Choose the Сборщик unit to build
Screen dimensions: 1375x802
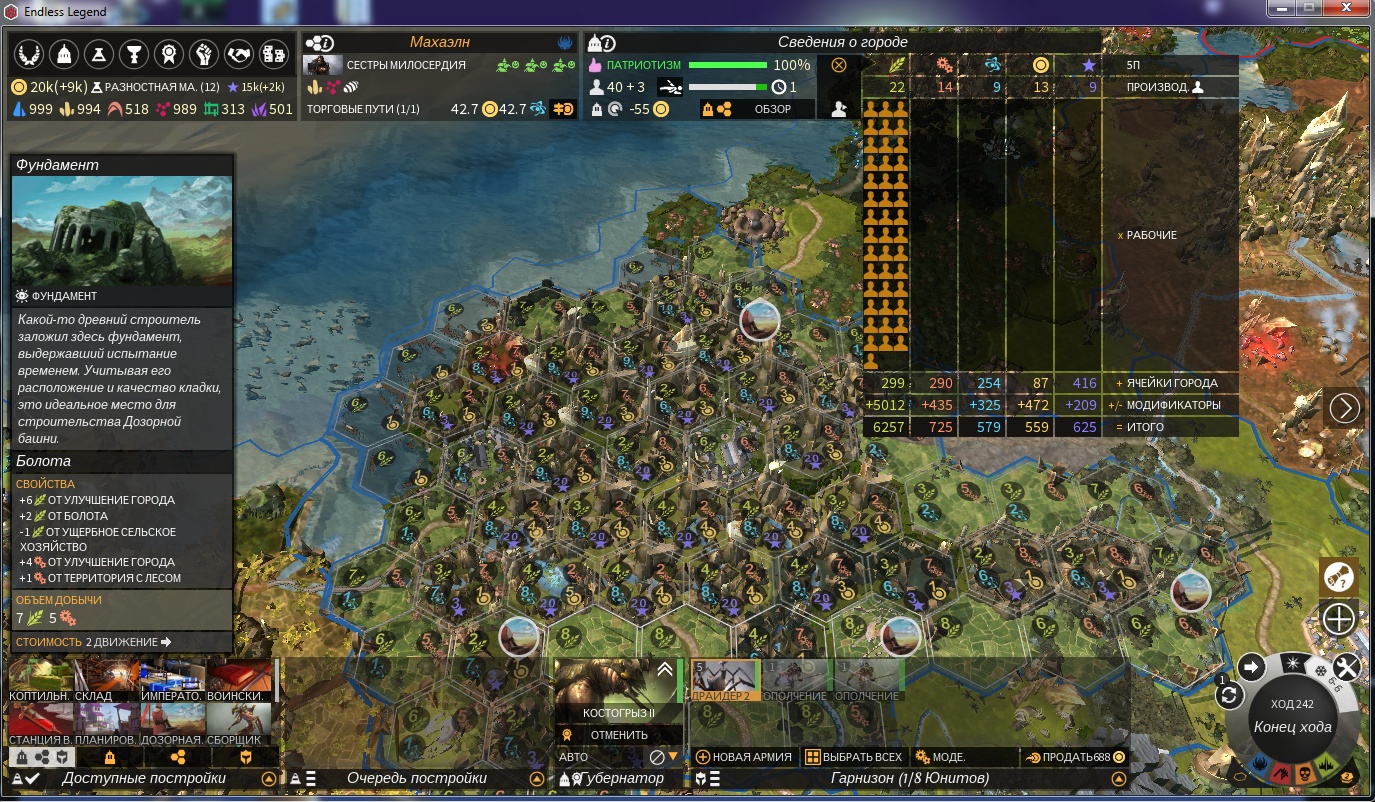[x=240, y=724]
